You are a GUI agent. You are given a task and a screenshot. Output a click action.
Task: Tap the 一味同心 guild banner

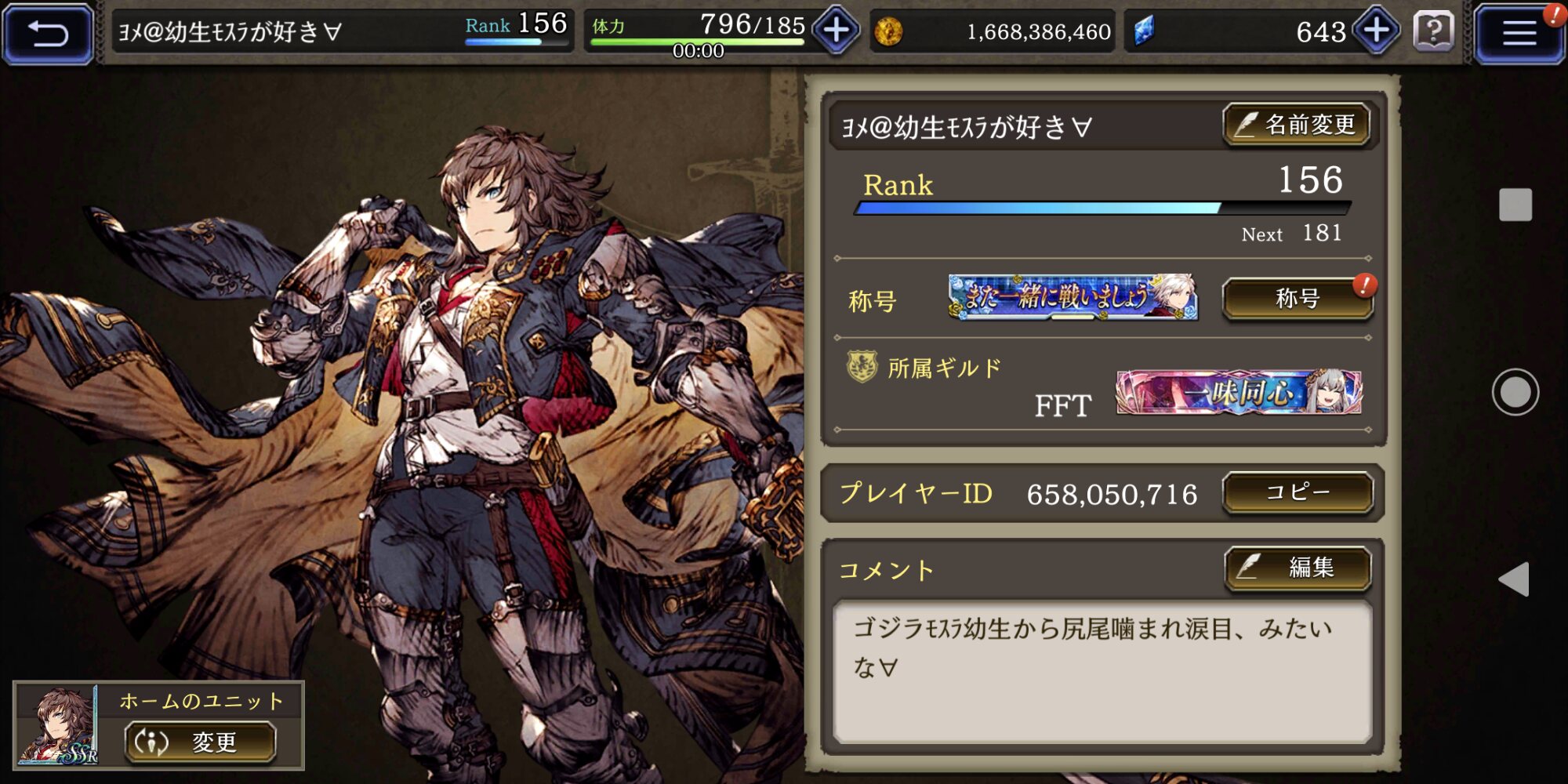tap(1239, 392)
